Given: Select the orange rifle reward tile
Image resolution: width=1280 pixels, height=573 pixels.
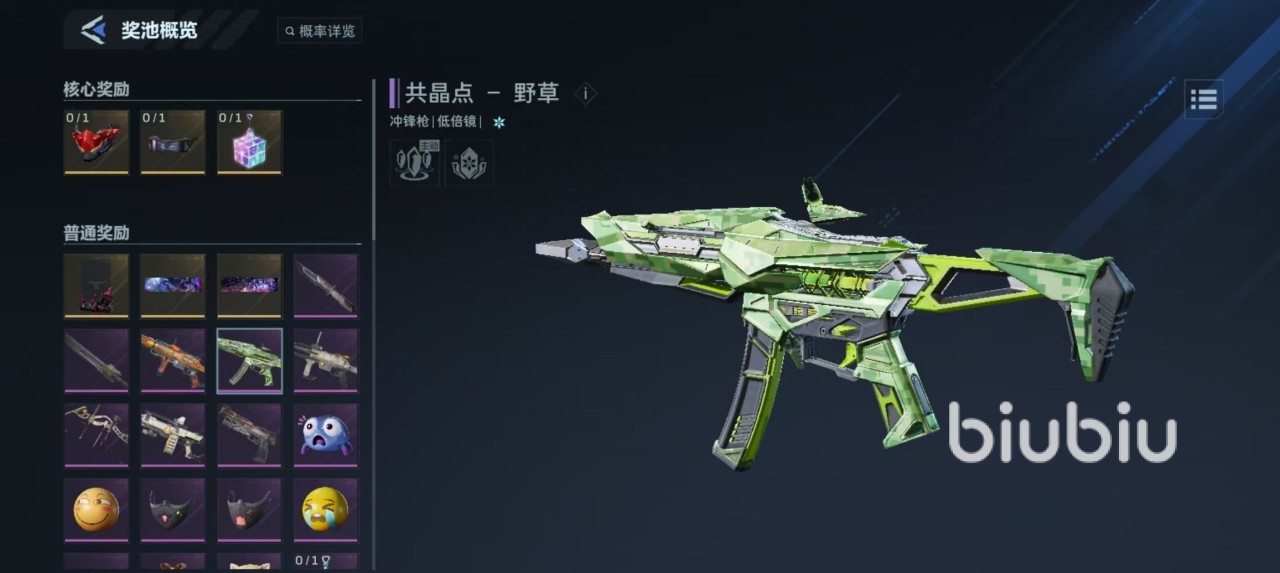Looking at the screenshot, I should point(172,360).
